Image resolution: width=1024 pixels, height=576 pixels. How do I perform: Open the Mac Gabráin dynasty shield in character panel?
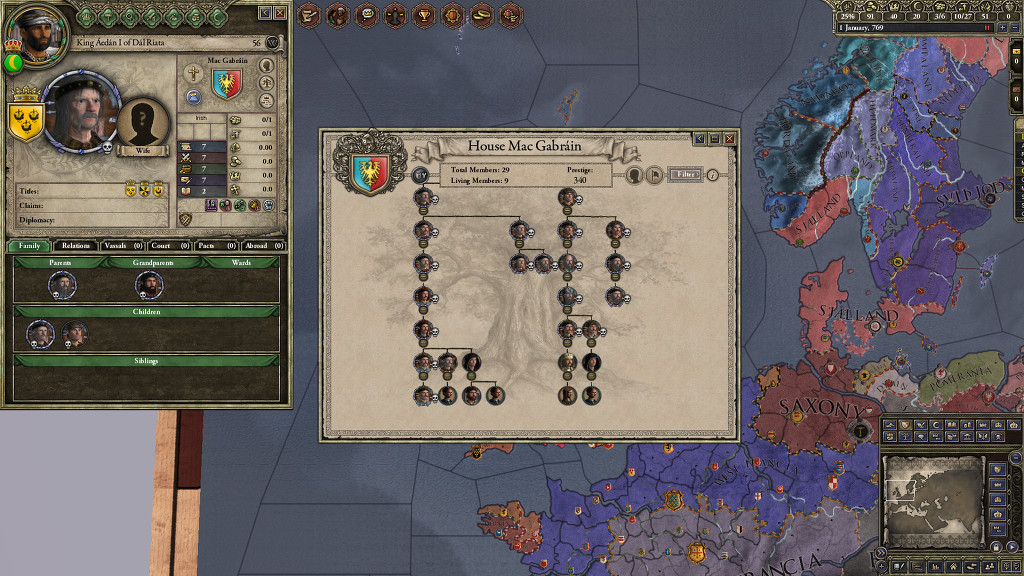click(x=226, y=85)
